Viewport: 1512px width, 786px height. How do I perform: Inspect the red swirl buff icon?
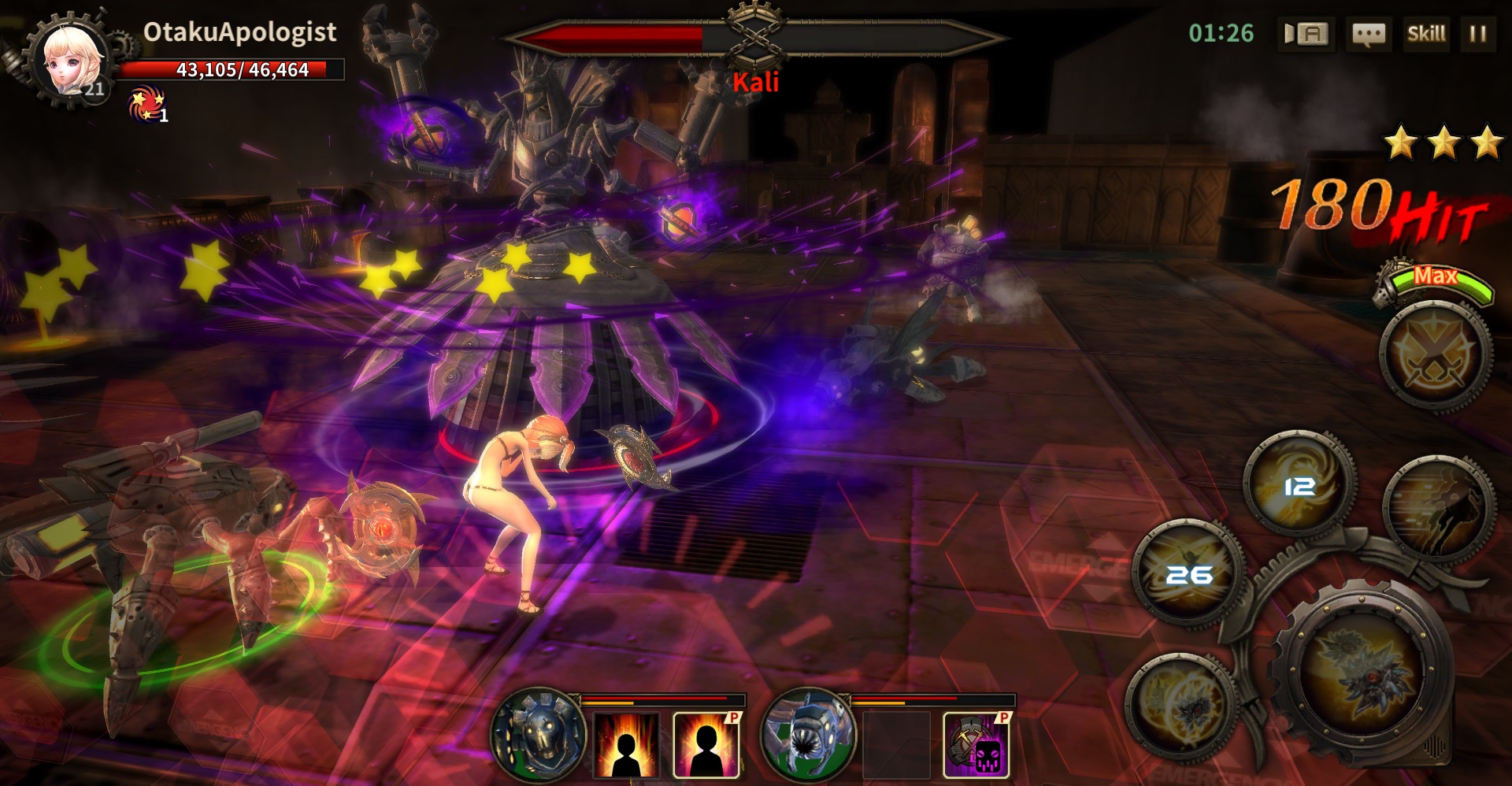146,105
